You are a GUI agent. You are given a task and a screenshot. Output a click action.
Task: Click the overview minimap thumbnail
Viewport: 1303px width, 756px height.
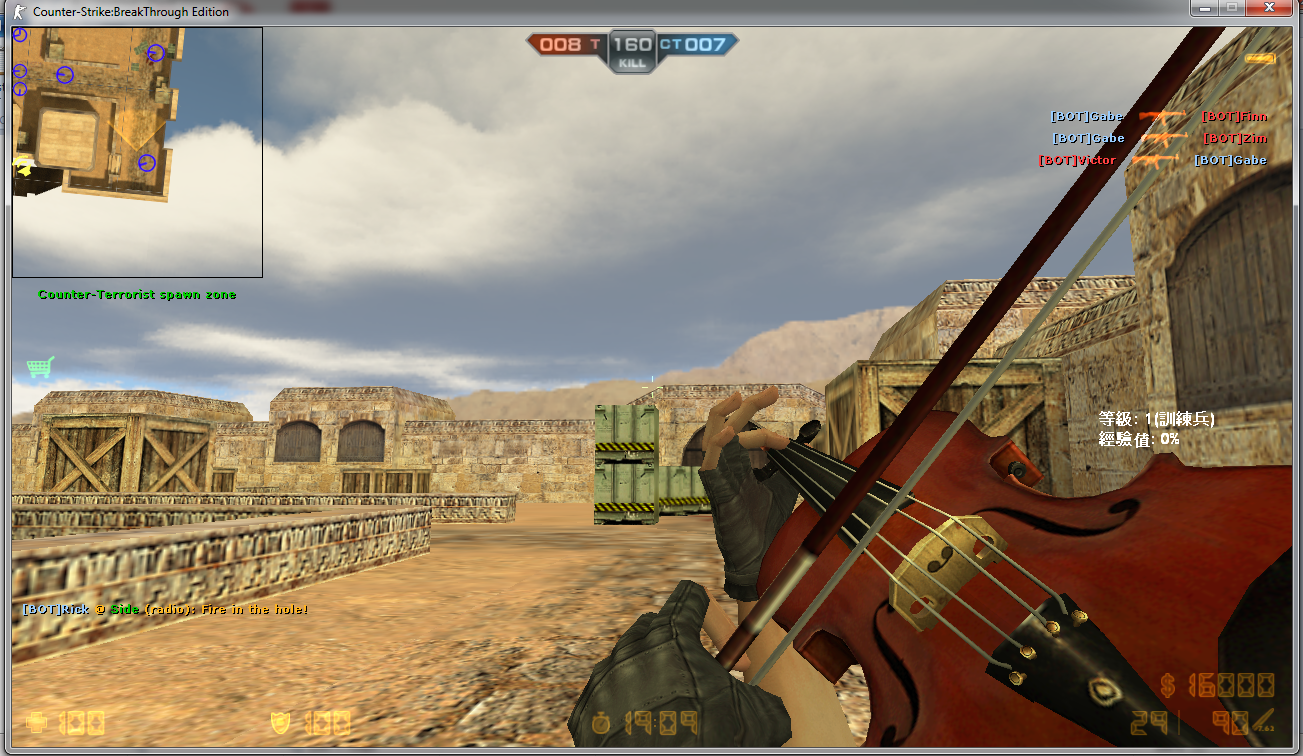[136, 150]
